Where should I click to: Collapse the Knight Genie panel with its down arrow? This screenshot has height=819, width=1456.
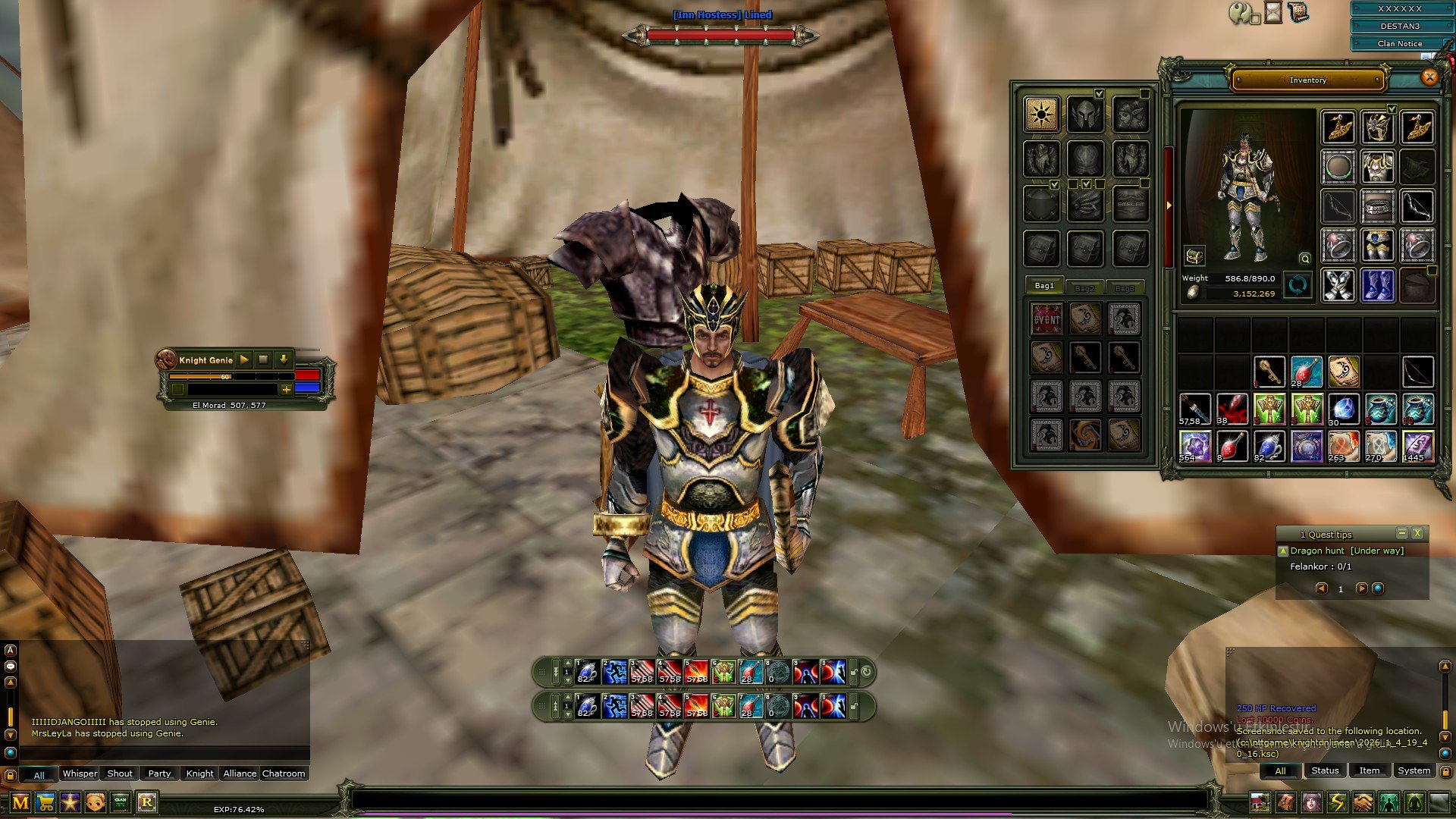pos(284,359)
